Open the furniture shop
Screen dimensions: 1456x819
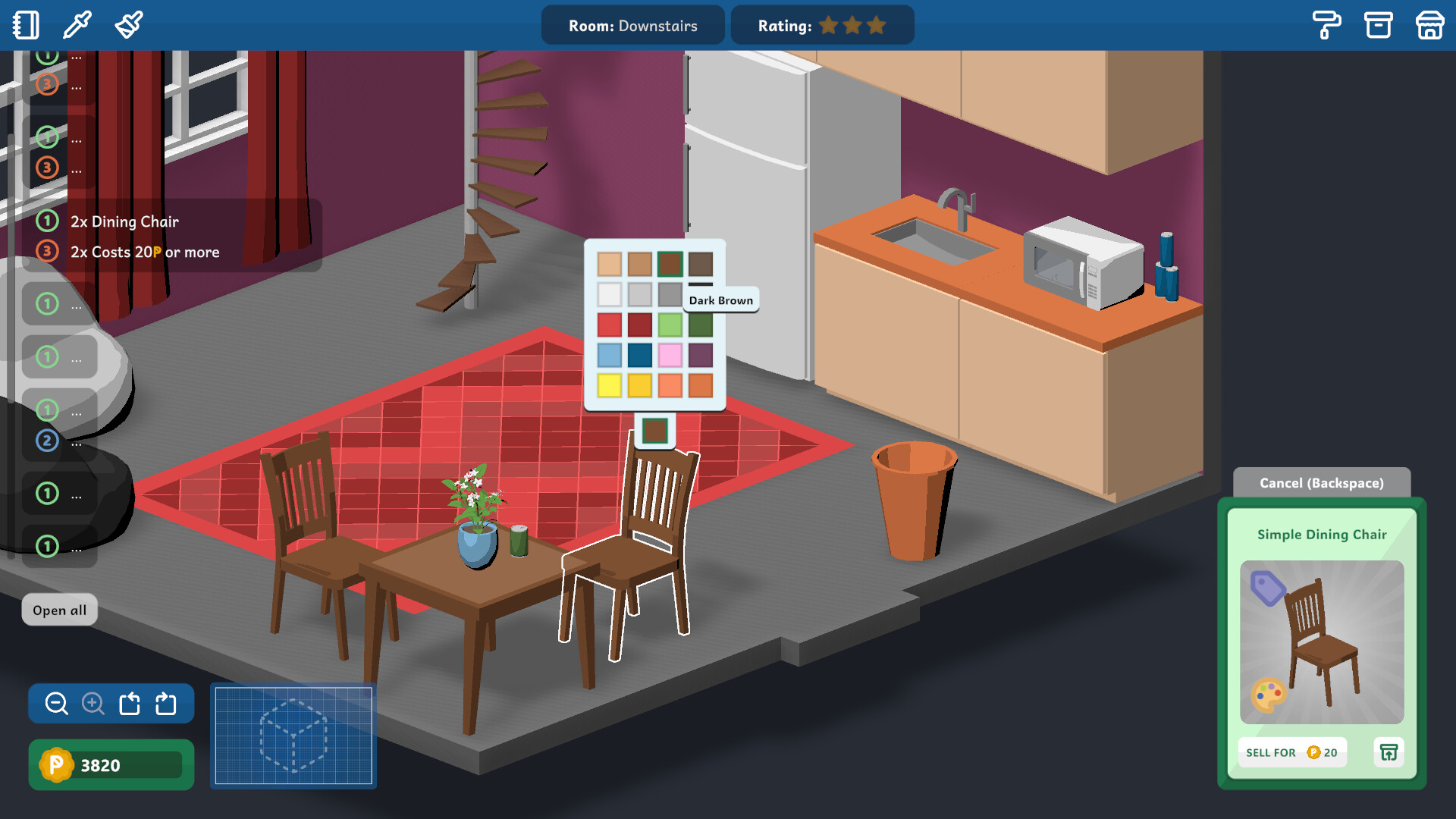click(1429, 25)
